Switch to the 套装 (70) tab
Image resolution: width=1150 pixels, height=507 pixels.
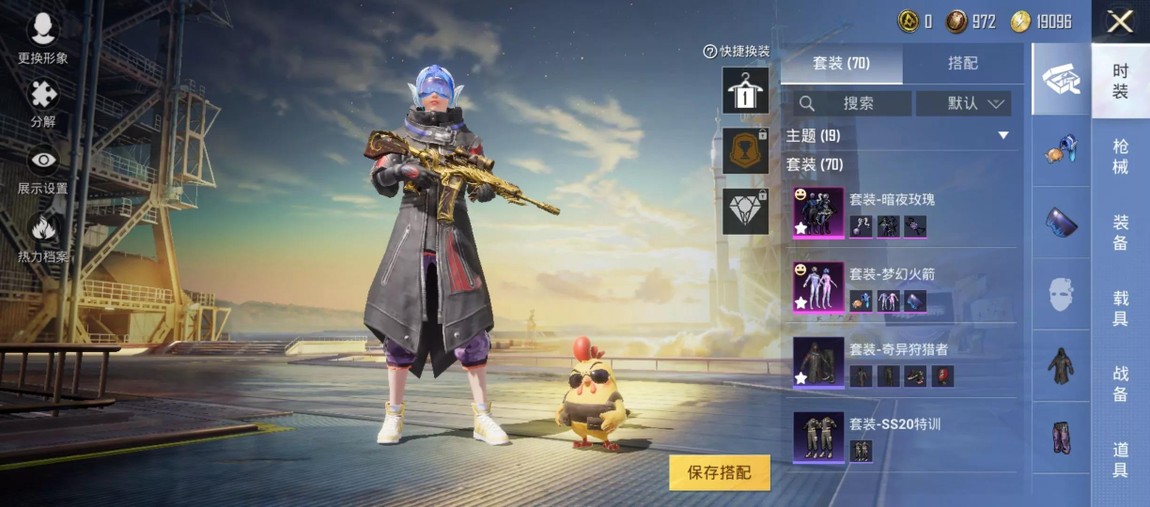(841, 63)
